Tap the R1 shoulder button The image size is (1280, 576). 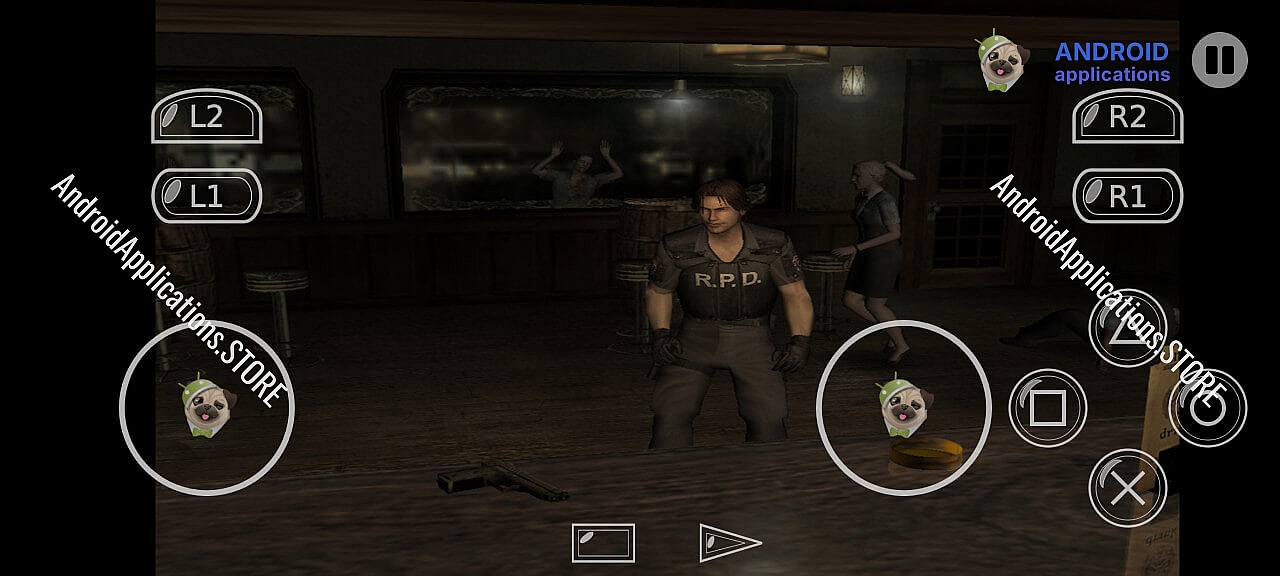point(1127,196)
